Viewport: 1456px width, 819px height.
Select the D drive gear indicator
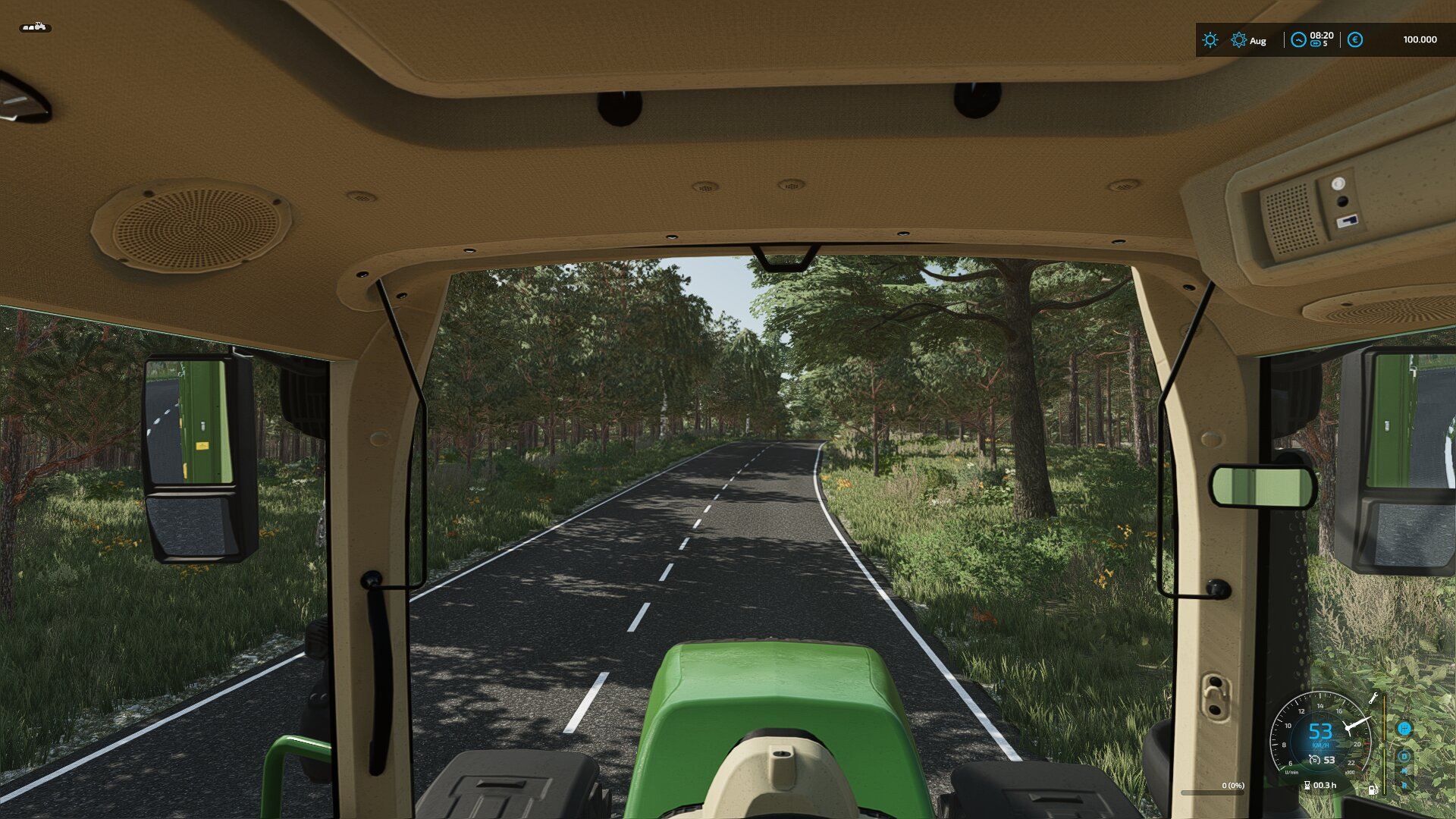pos(1404,756)
